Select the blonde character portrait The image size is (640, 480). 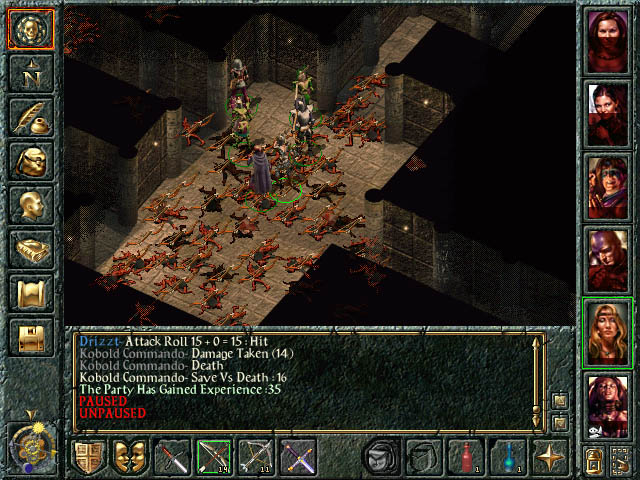(x=608, y=333)
